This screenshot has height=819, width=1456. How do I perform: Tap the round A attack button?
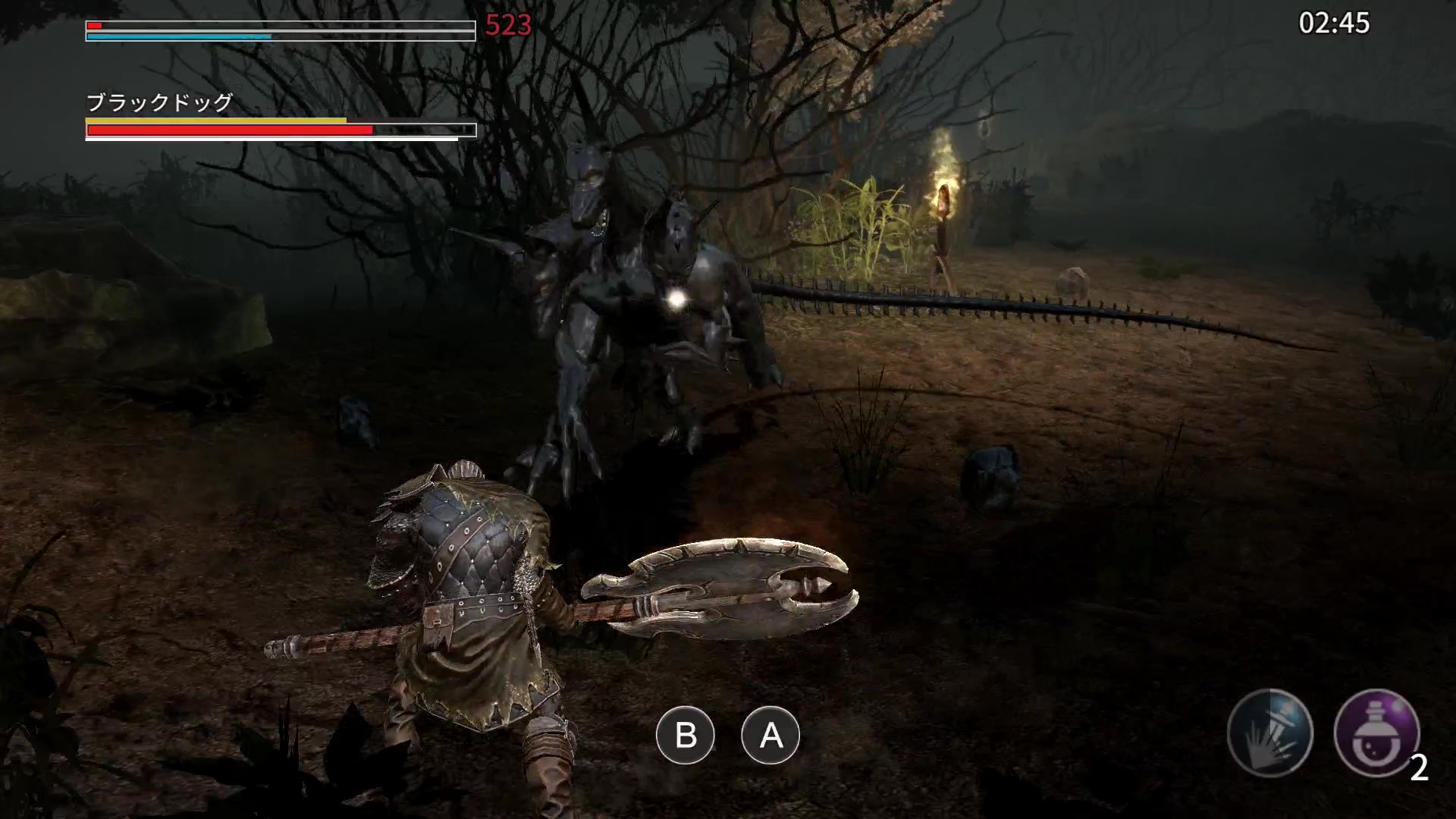770,735
